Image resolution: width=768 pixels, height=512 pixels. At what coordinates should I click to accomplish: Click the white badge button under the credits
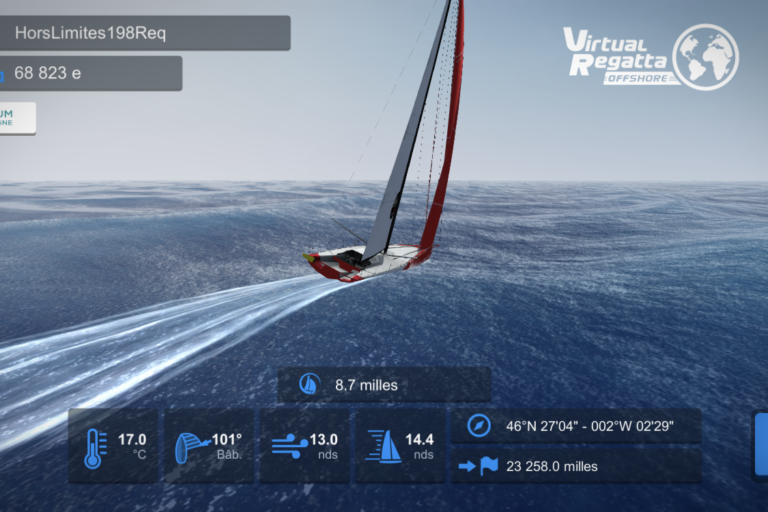17,117
